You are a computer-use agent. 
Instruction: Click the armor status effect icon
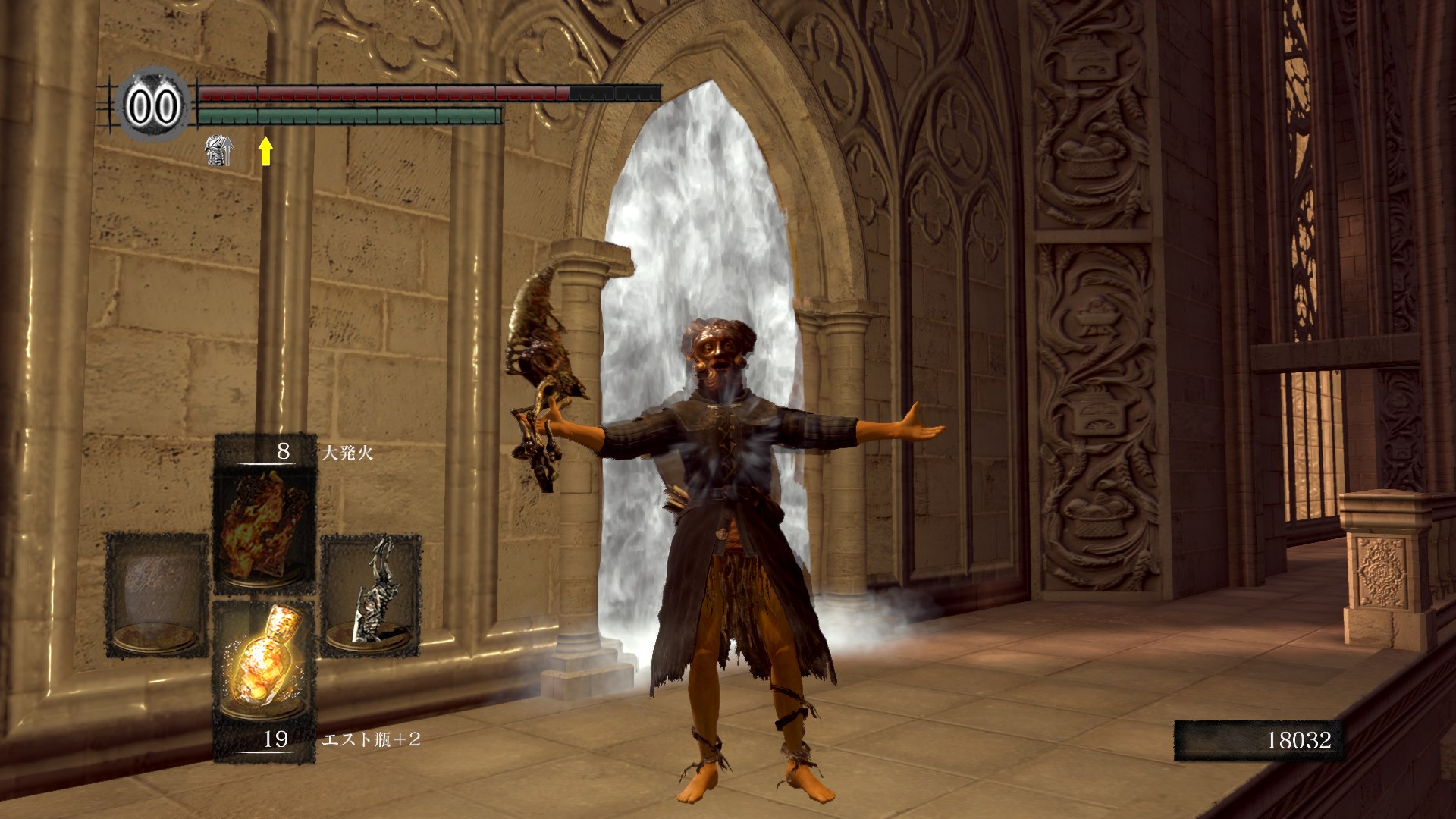click(x=219, y=151)
